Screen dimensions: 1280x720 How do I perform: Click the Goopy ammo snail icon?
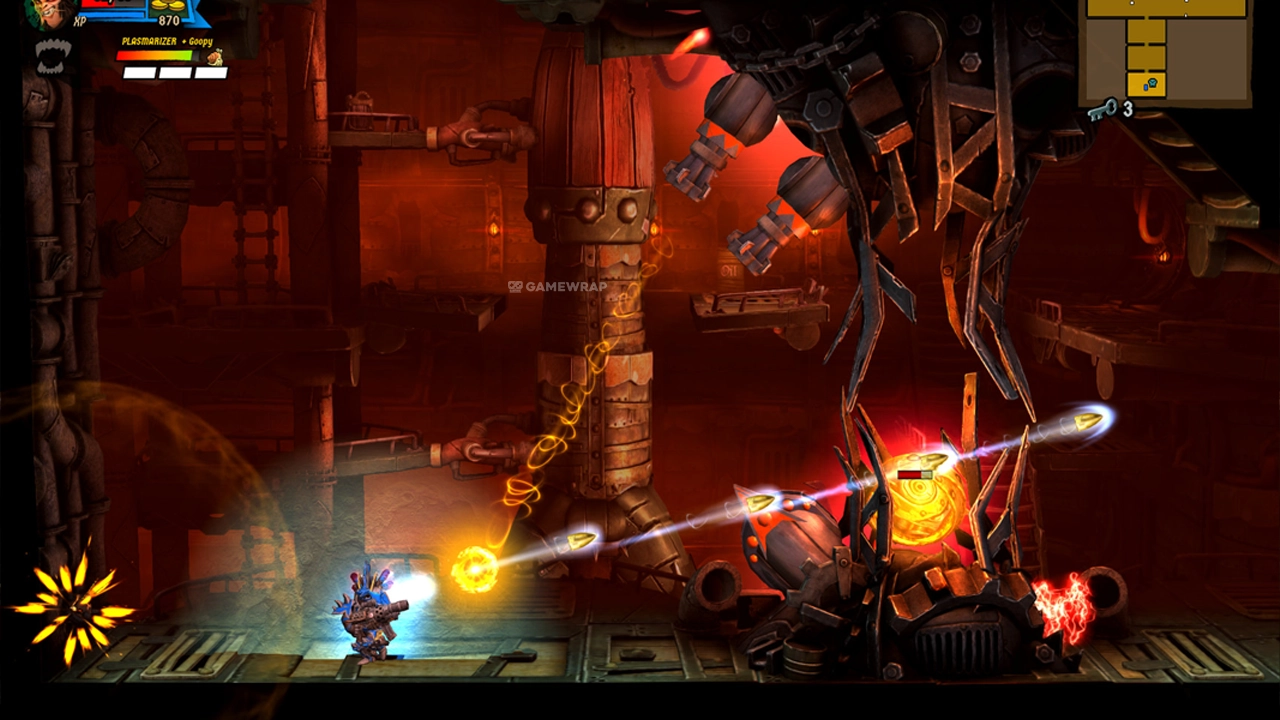point(214,57)
